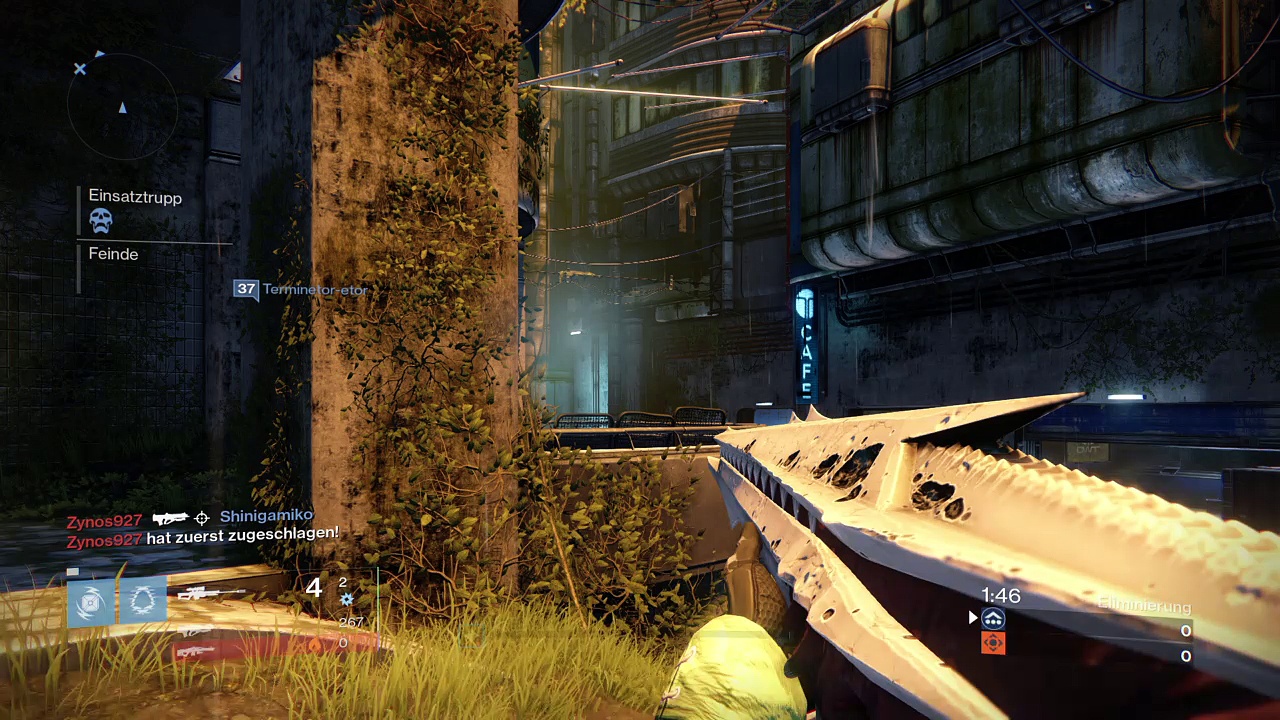Activate the melee ability icon
The height and width of the screenshot is (720, 1280).
click(x=143, y=601)
